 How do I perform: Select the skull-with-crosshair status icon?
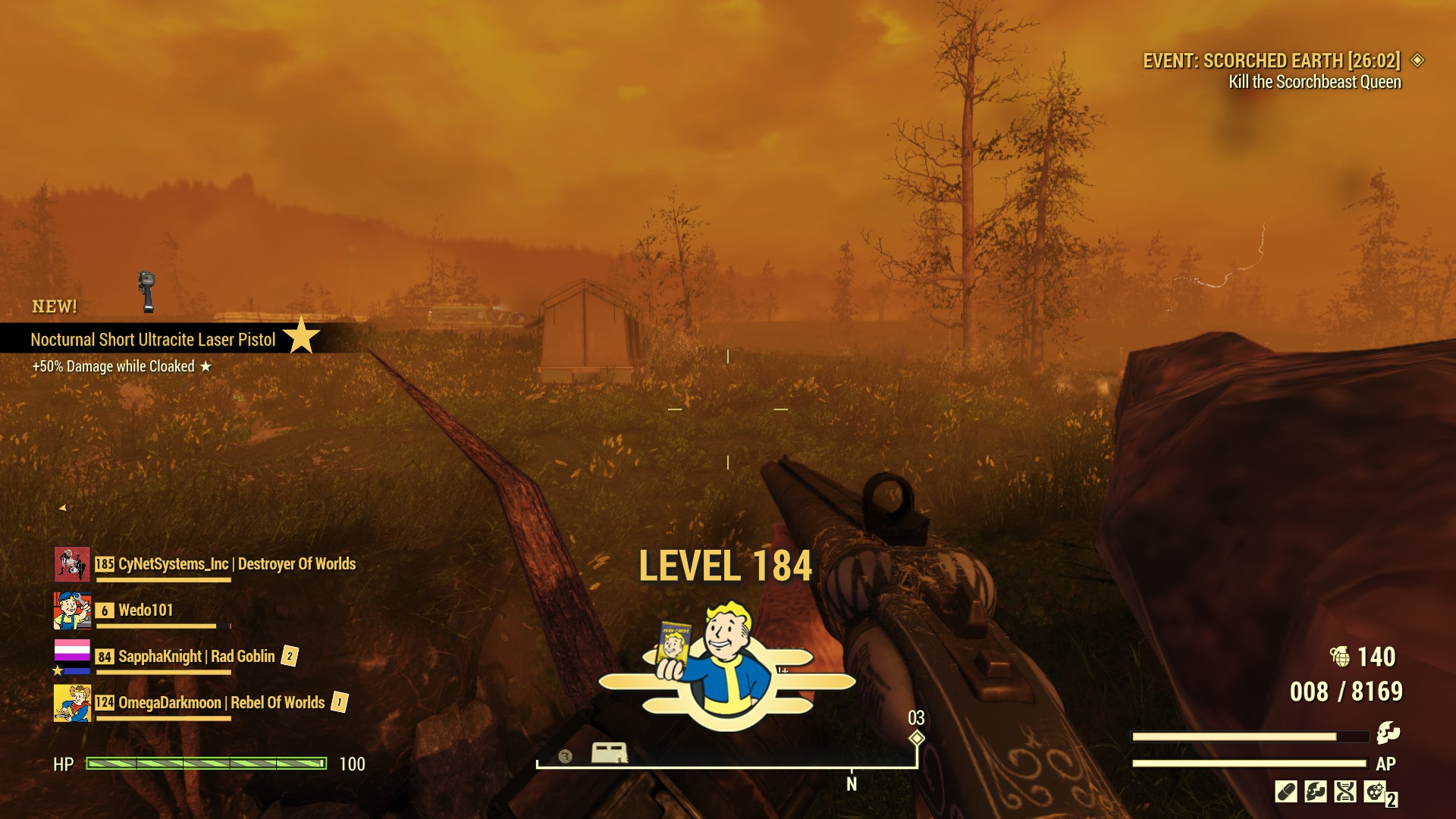[x=1375, y=792]
